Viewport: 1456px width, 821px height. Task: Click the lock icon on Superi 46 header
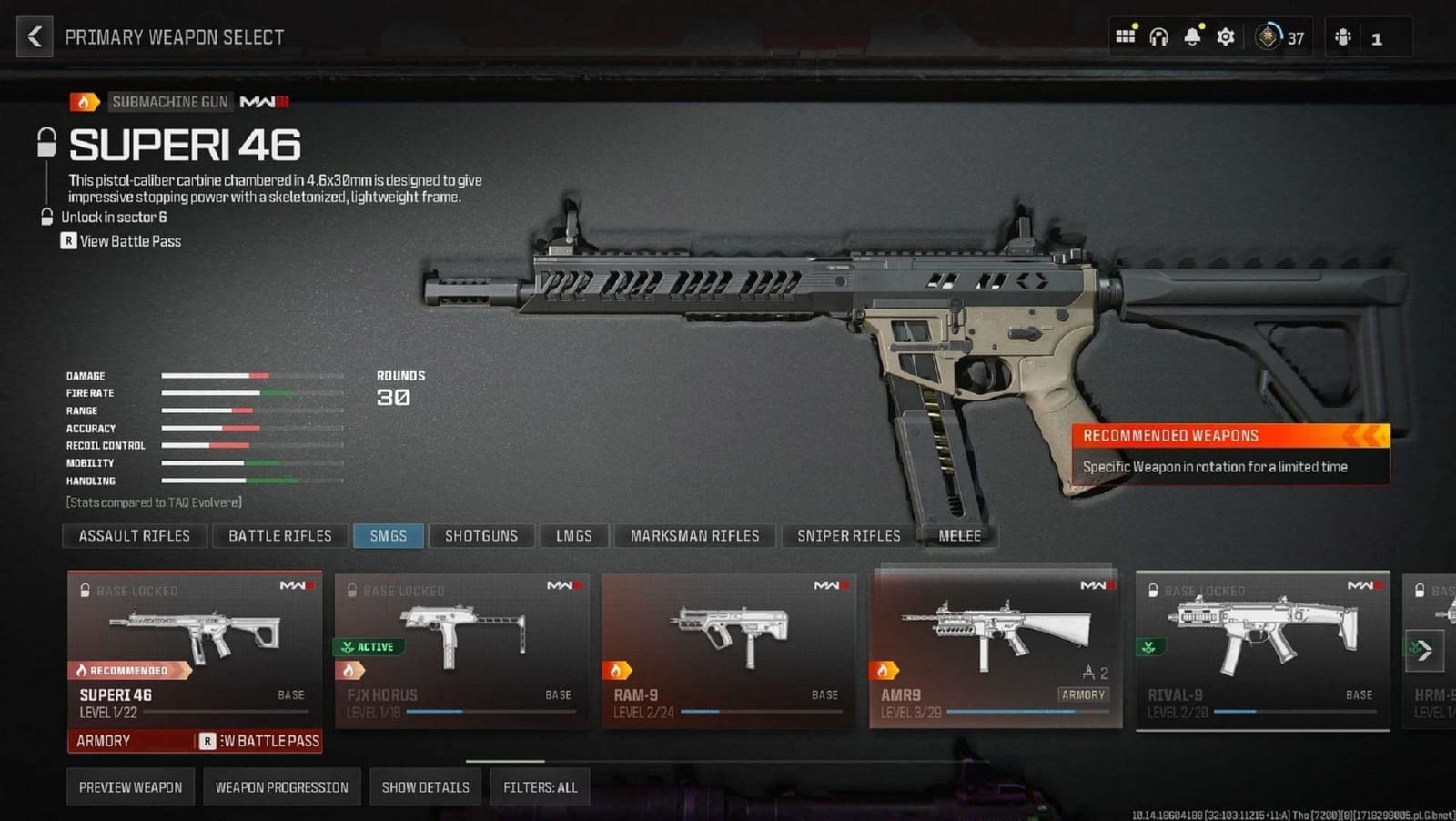click(45, 144)
